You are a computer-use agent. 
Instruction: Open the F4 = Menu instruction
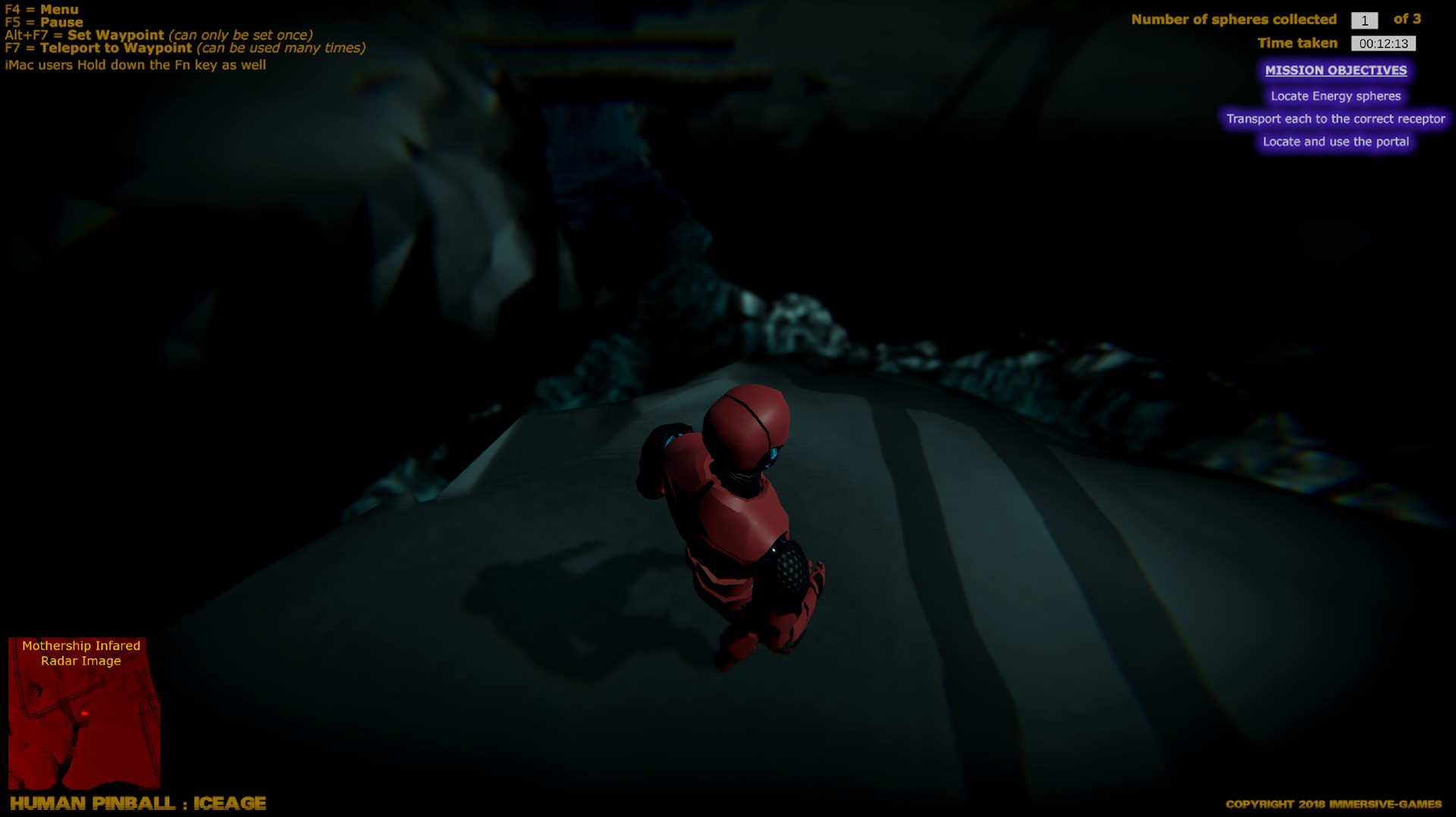(42, 10)
